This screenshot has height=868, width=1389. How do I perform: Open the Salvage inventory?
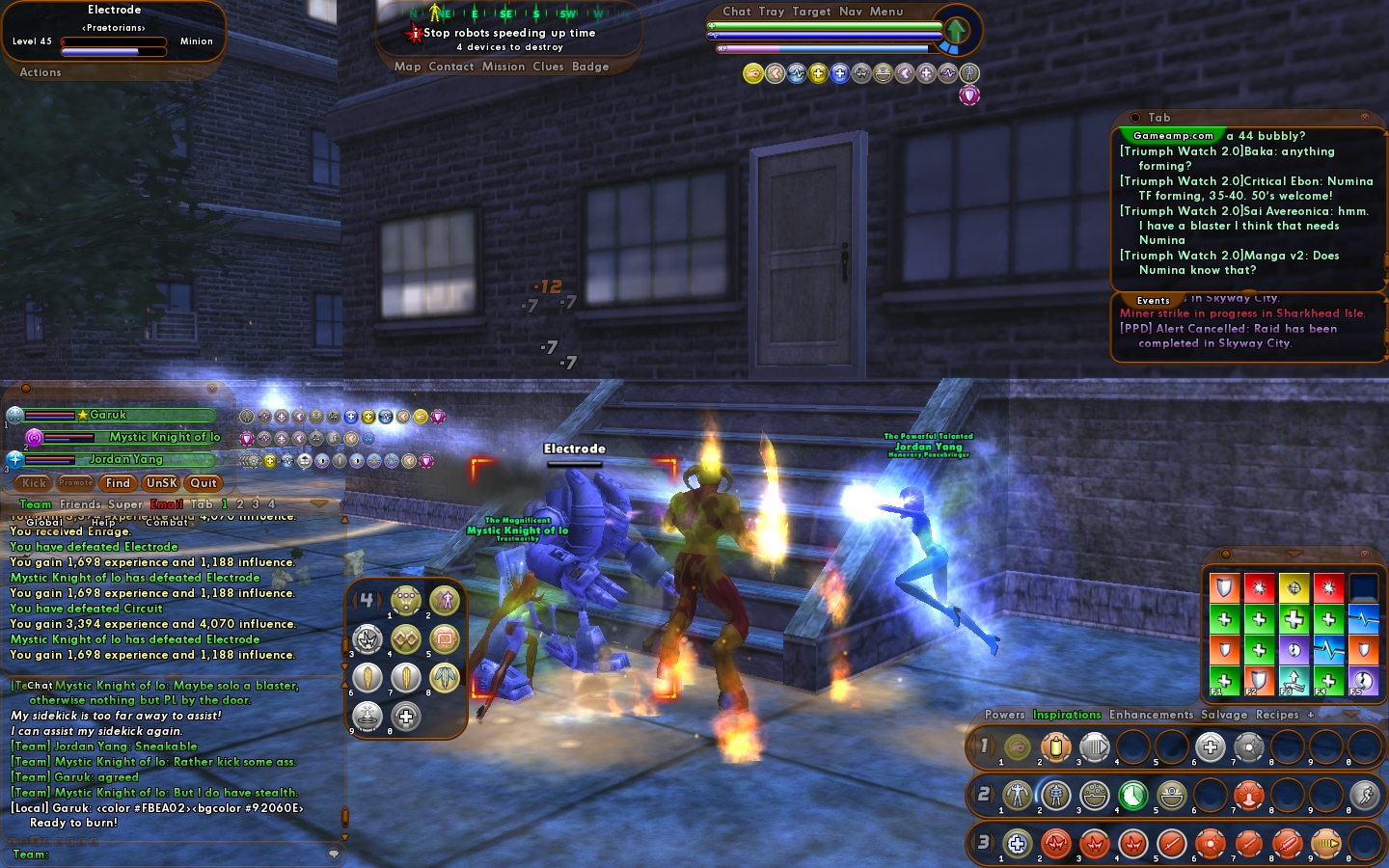coord(1224,715)
